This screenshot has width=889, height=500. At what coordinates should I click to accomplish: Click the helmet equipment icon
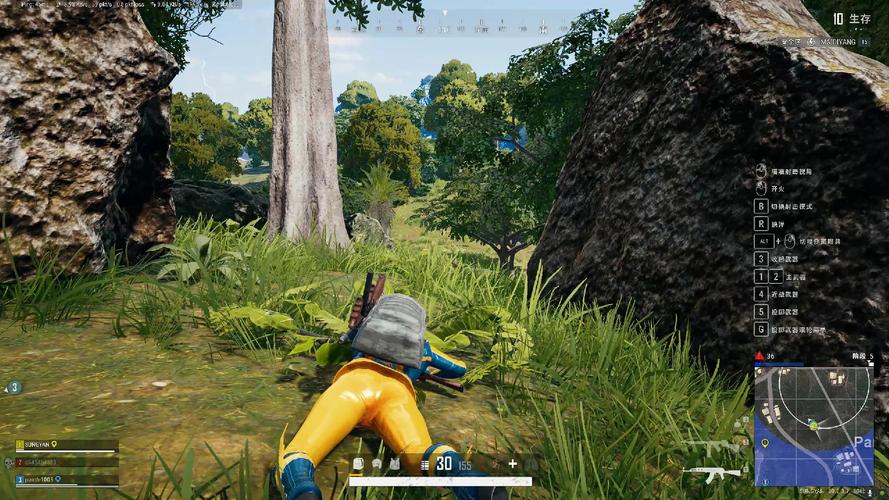point(376,463)
